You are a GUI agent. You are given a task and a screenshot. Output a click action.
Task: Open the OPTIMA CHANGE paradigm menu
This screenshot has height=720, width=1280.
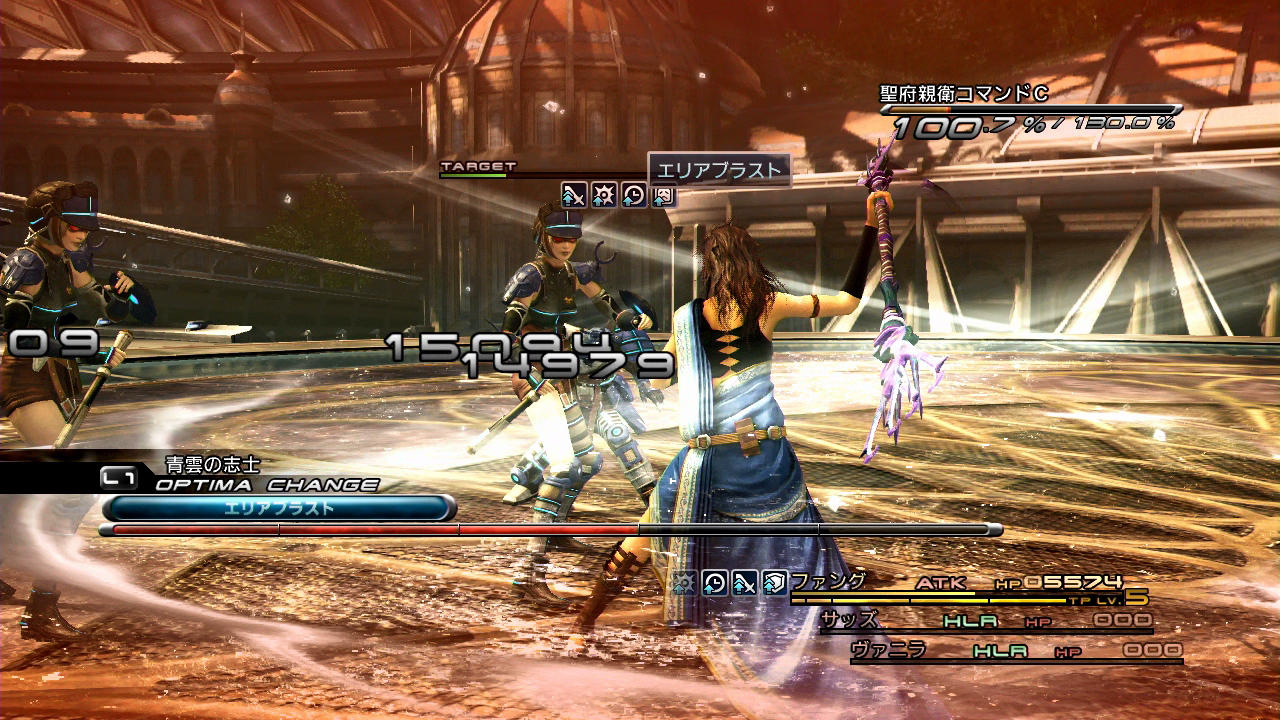(266, 485)
